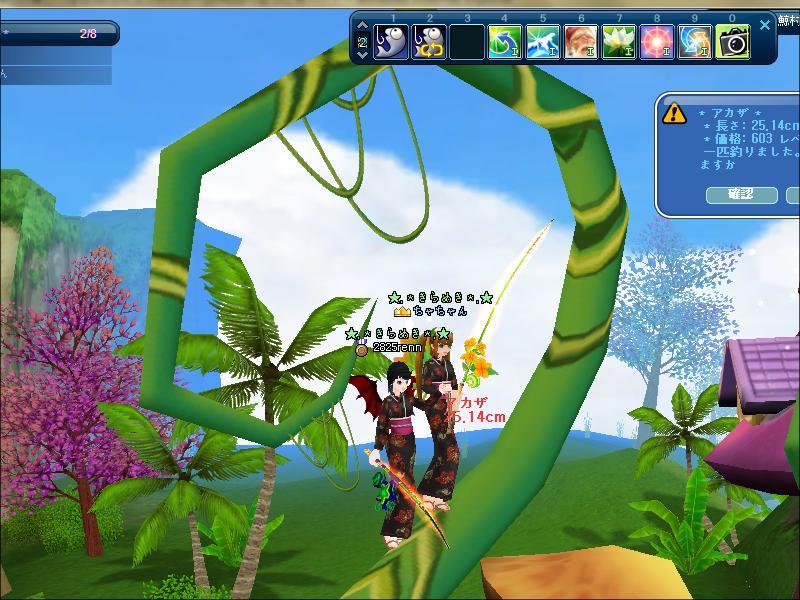Image resolution: width=800 pixels, height=600 pixels.
Task: Close the skill hotbar with the X
Action: [x=765, y=25]
